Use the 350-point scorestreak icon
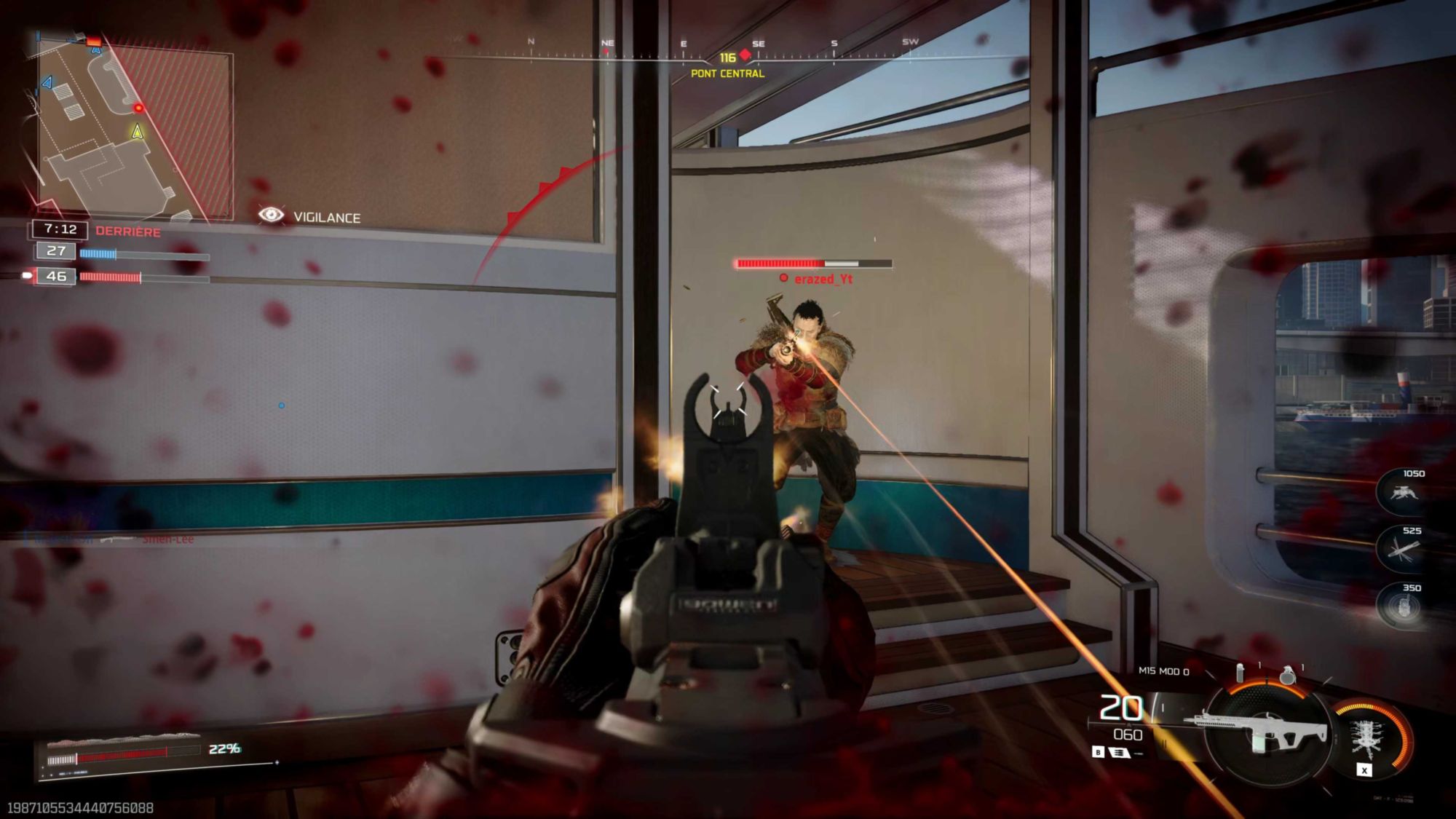Image resolution: width=1456 pixels, height=819 pixels. pos(1403,606)
